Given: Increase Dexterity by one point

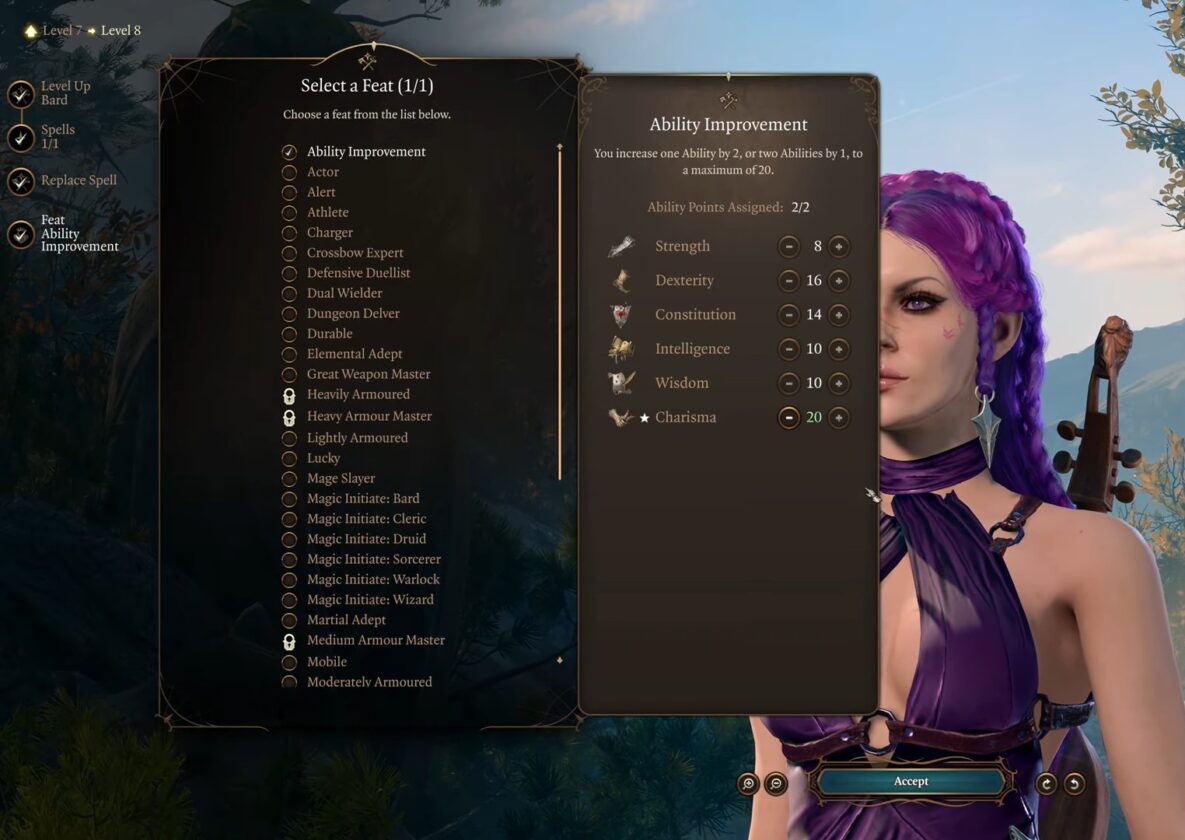Looking at the screenshot, I should pos(839,281).
